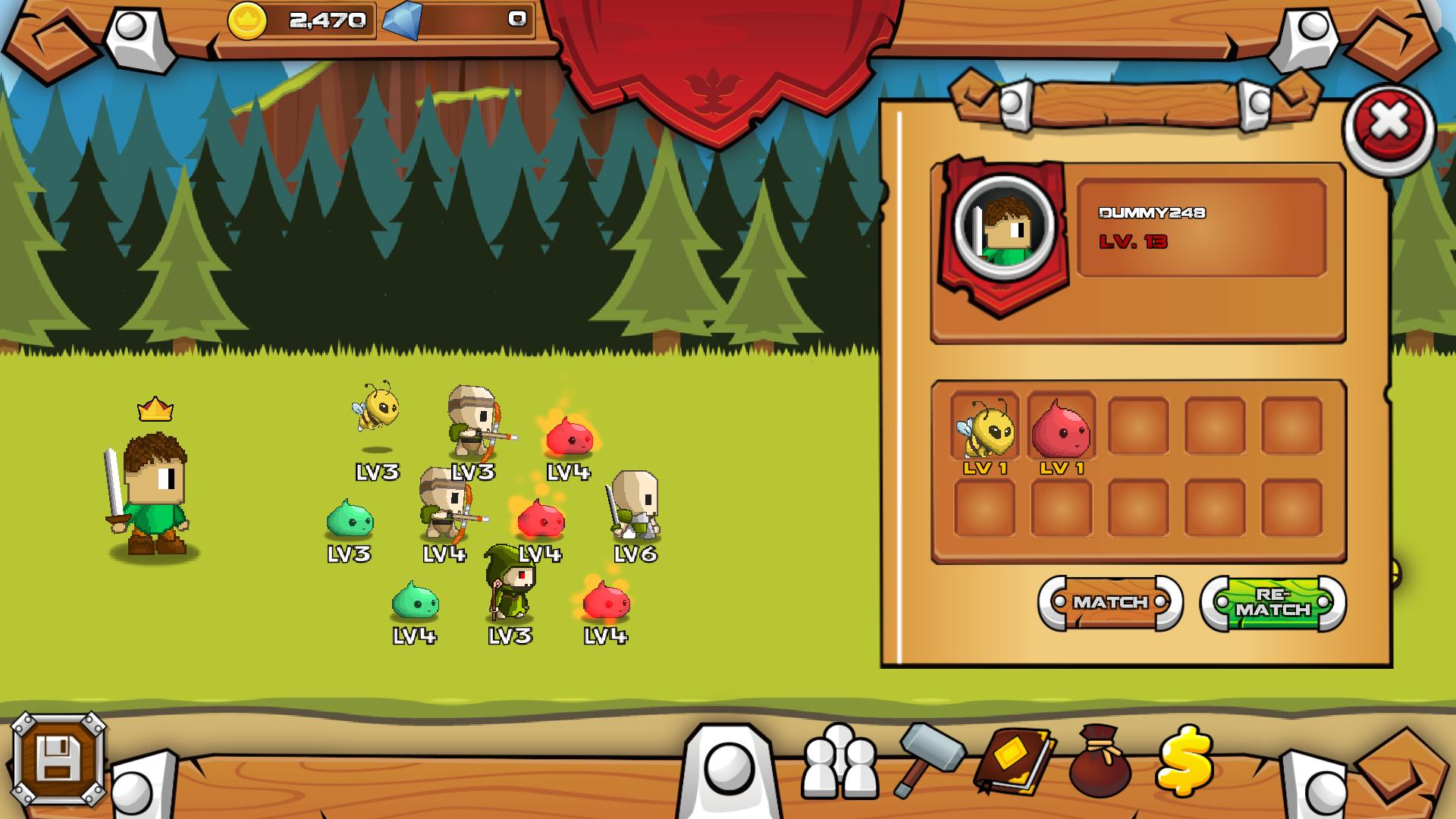
Task: Start the battle with Match button
Action: pyautogui.click(x=1110, y=603)
